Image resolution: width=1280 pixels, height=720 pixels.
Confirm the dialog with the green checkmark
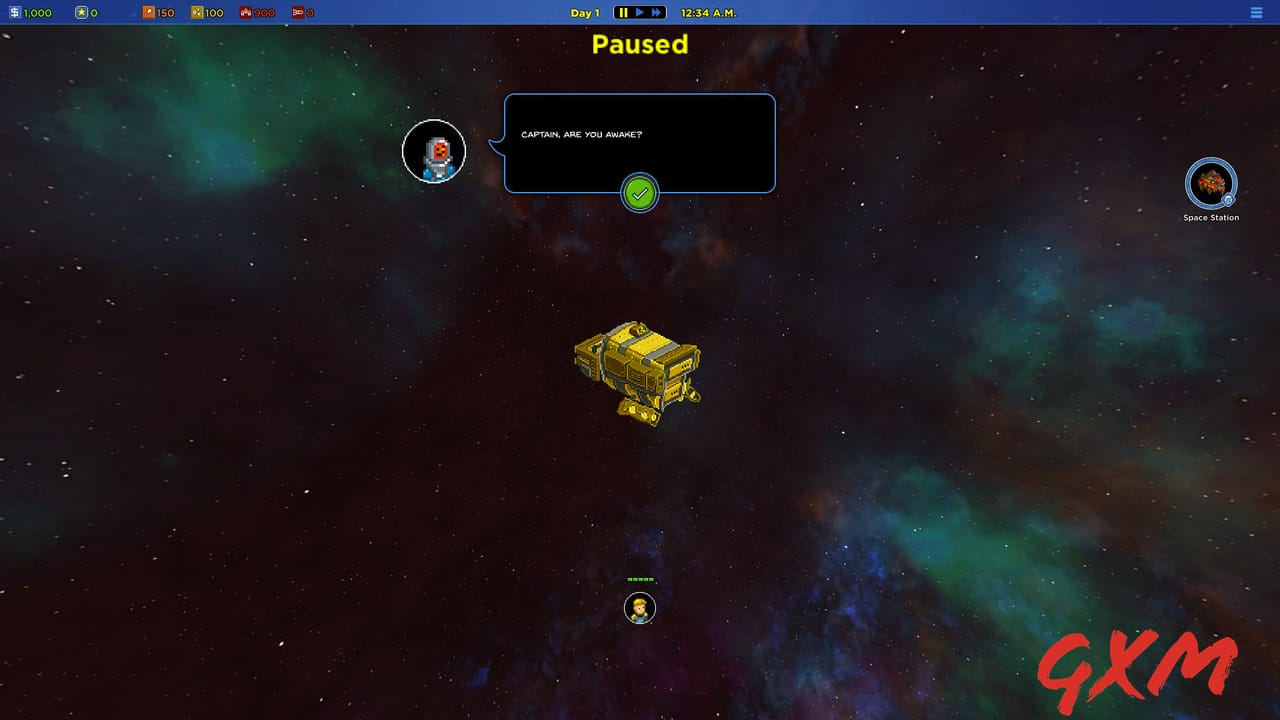[640, 192]
